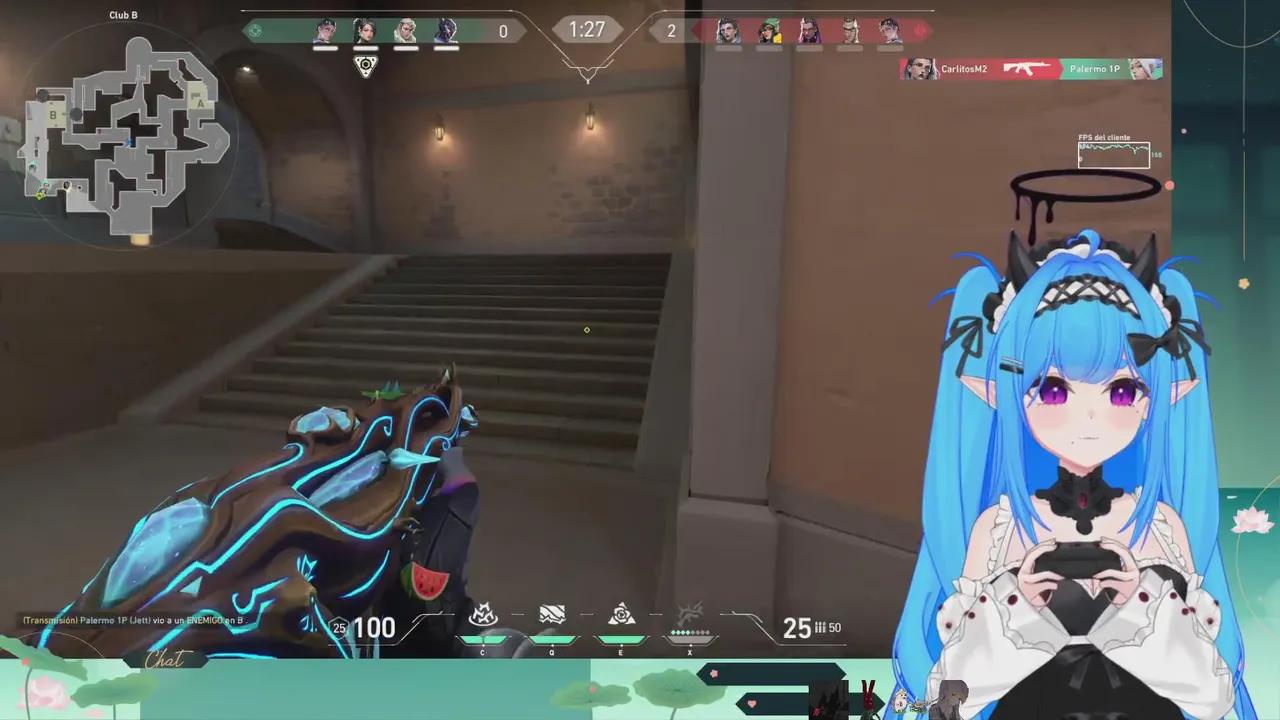Viewport: 1280px width, 720px height.
Task: Click the green defuser icon on the ally scoreboard
Action: coord(255,31)
